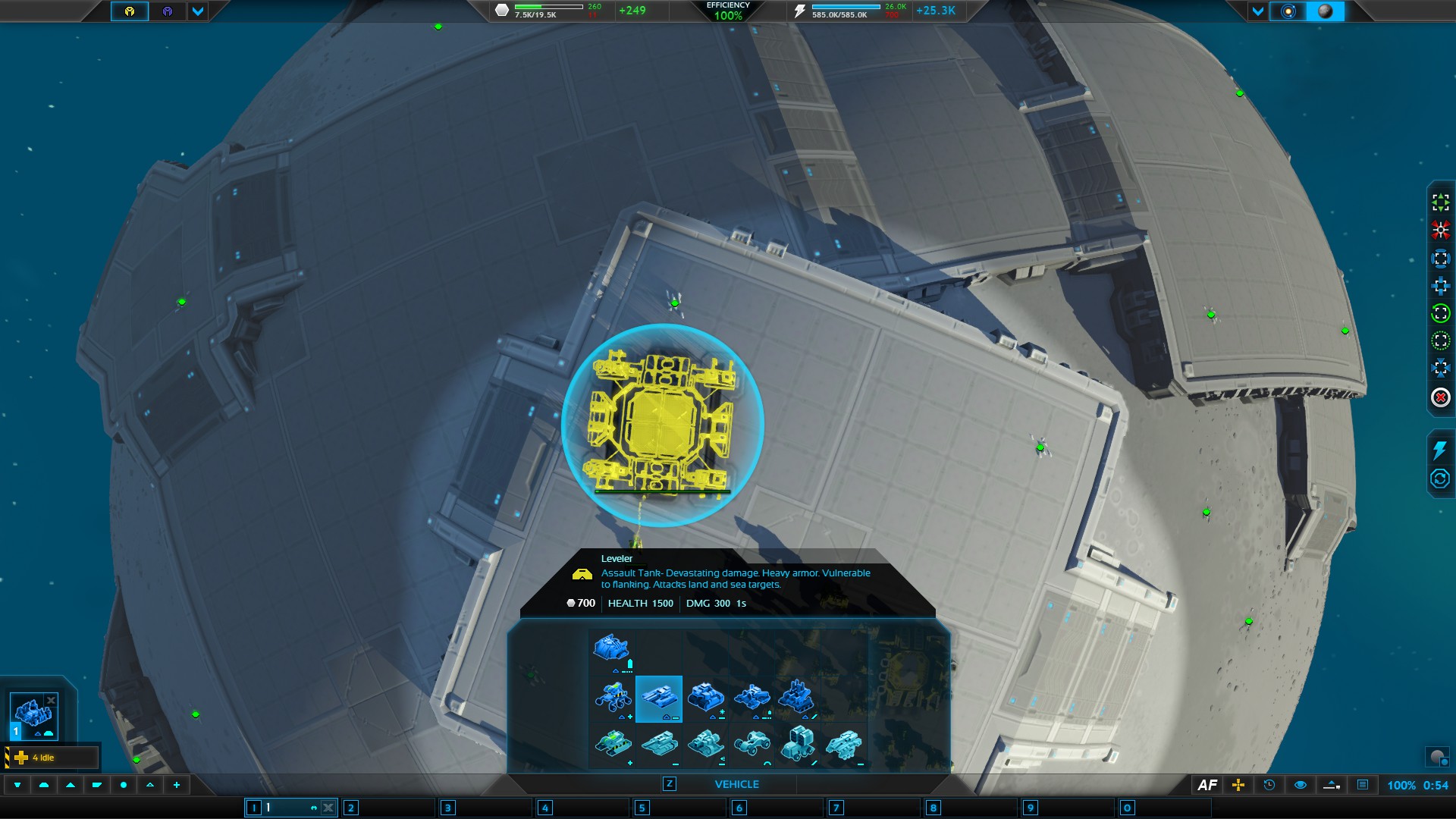Select the vehicle factory selection thumbnail
This screenshot has width=1456, height=819.
click(x=32, y=714)
